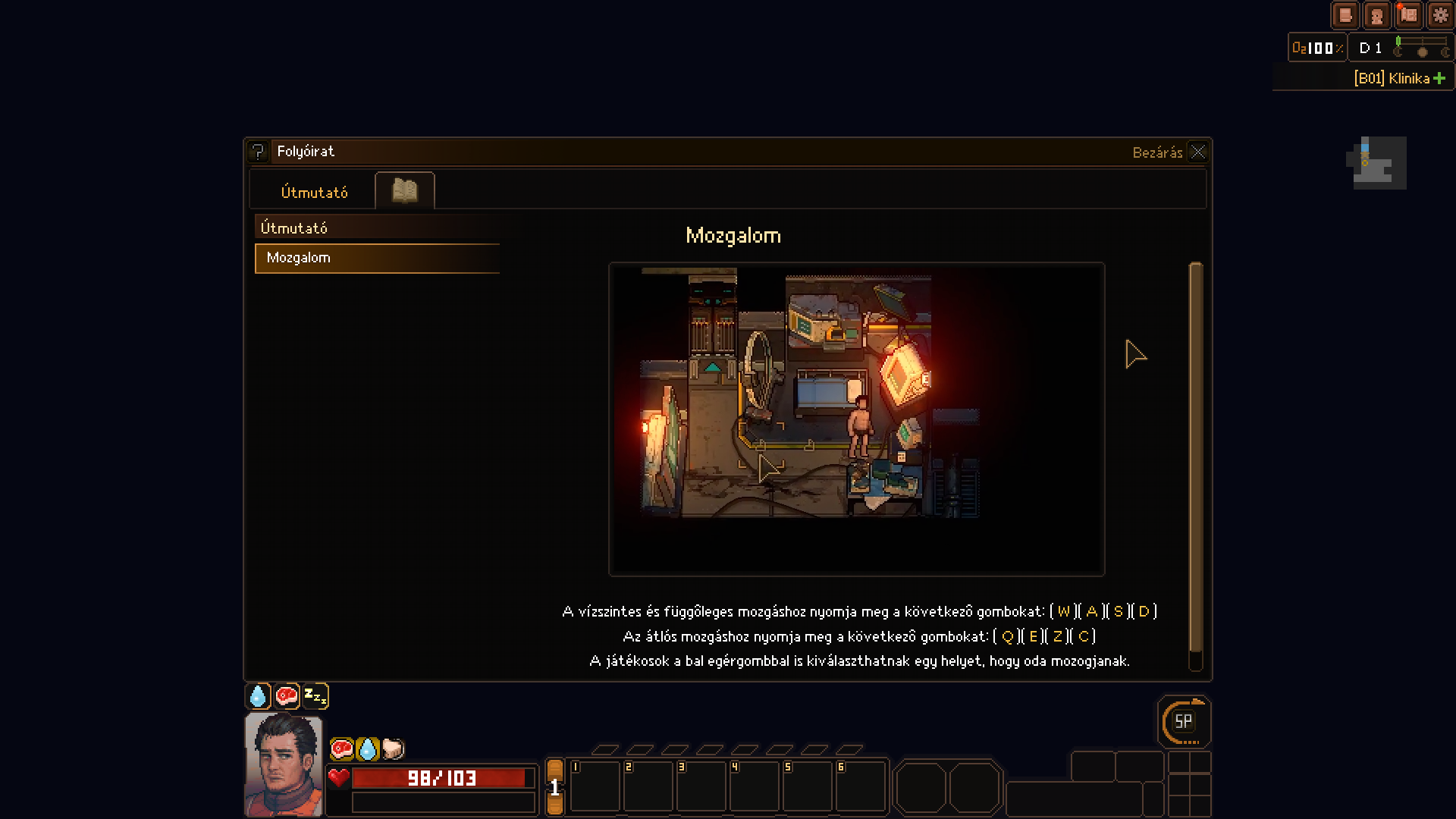The image size is (1456, 819).
Task: Open the character sheet icon
Action: pos(1376,15)
